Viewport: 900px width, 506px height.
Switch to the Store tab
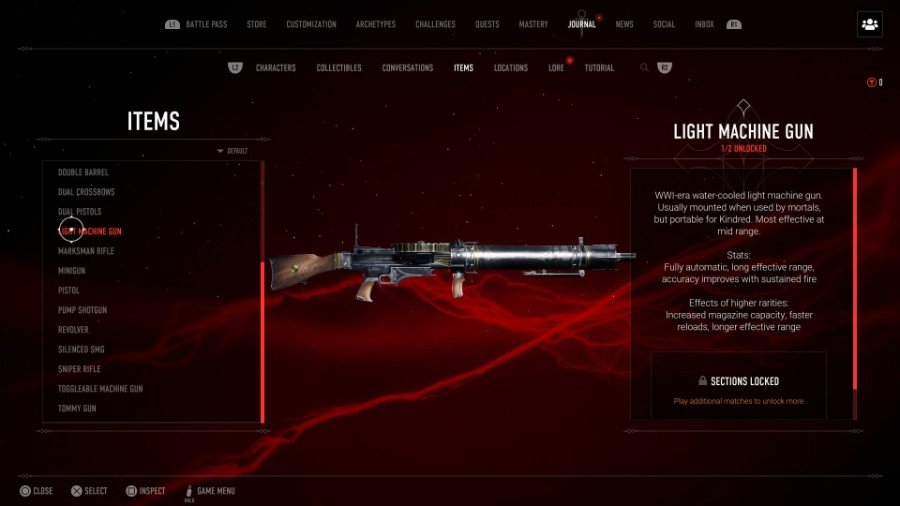tap(258, 24)
